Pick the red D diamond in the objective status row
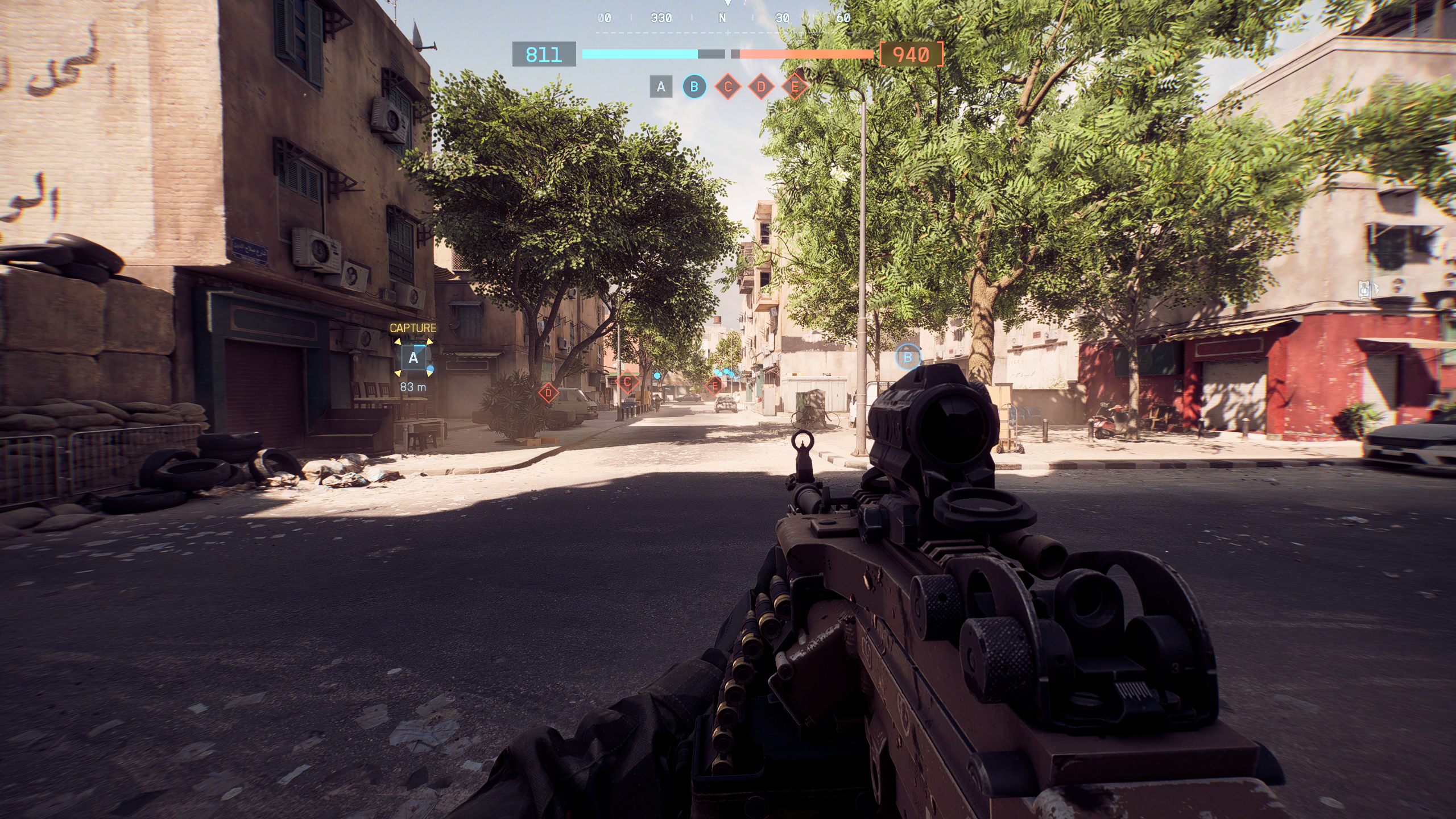 pos(761,87)
